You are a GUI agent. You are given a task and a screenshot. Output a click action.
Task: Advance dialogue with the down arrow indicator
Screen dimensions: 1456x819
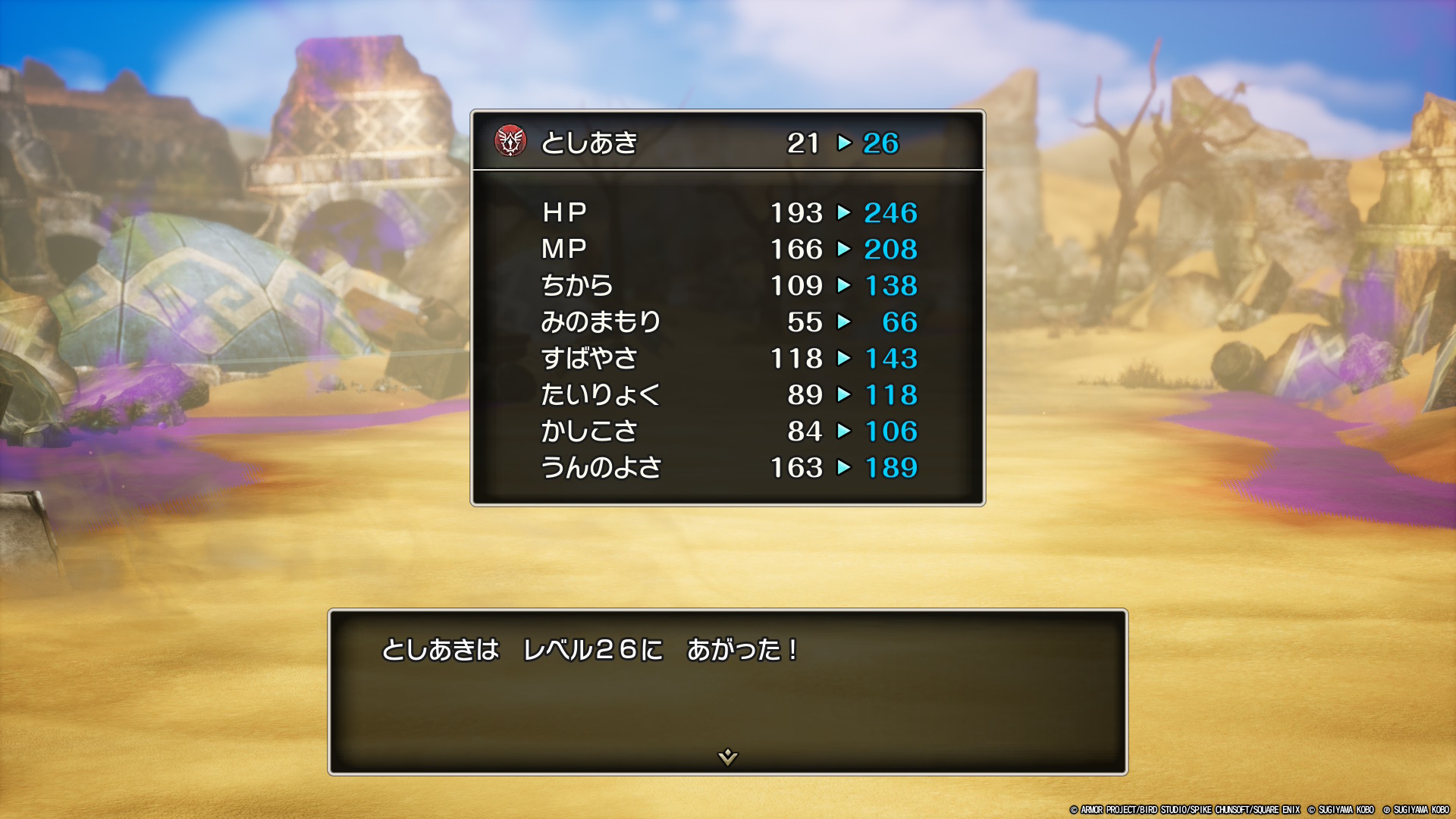[727, 756]
